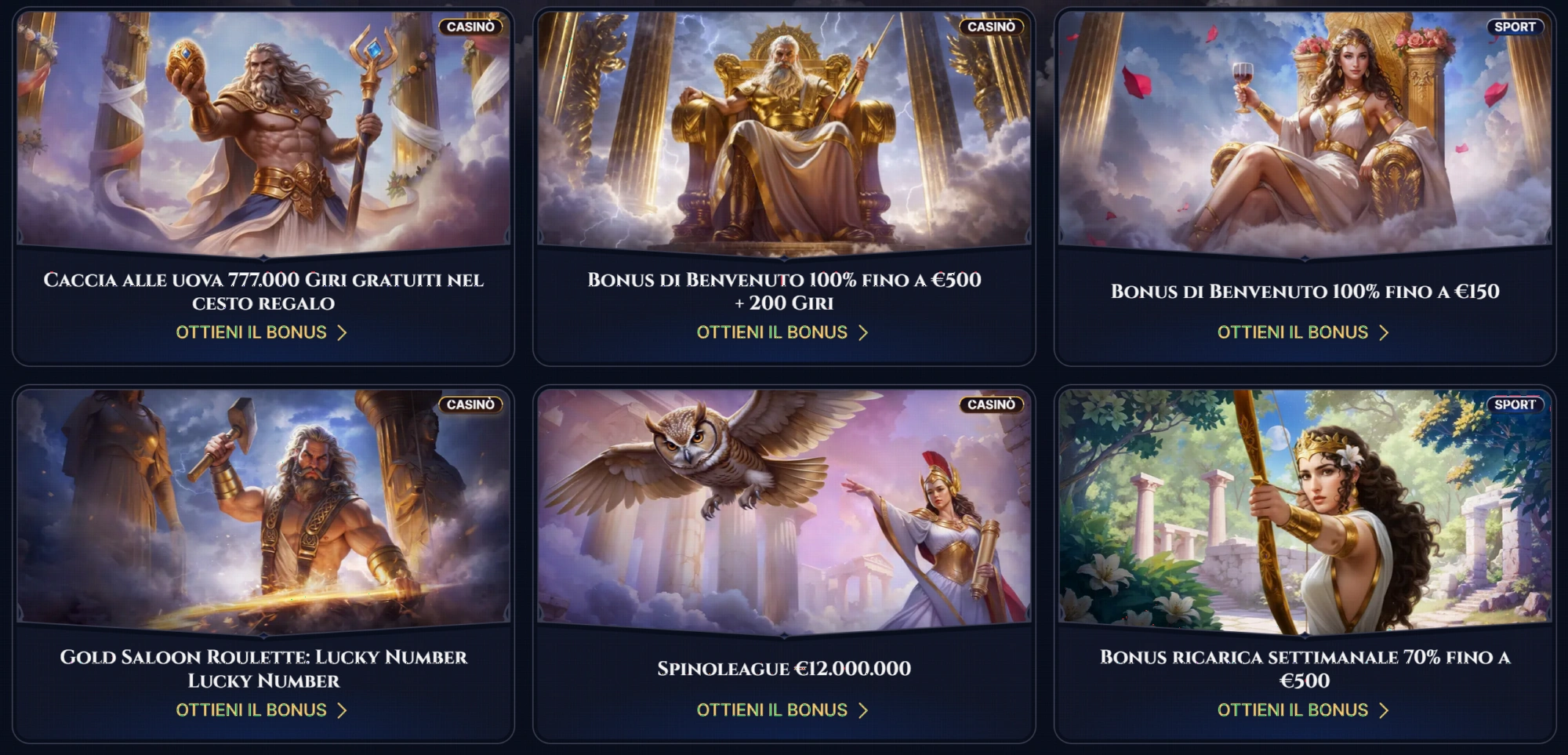The width and height of the screenshot is (1568, 755).
Task: Expand the Gold Saloon Roulette link chevron
Action: (x=342, y=710)
